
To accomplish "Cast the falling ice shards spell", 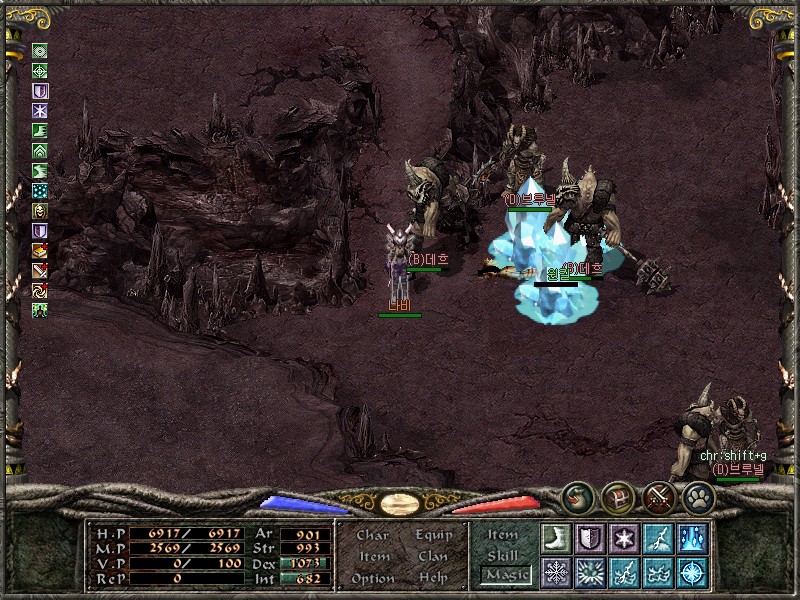I will (x=692, y=537).
